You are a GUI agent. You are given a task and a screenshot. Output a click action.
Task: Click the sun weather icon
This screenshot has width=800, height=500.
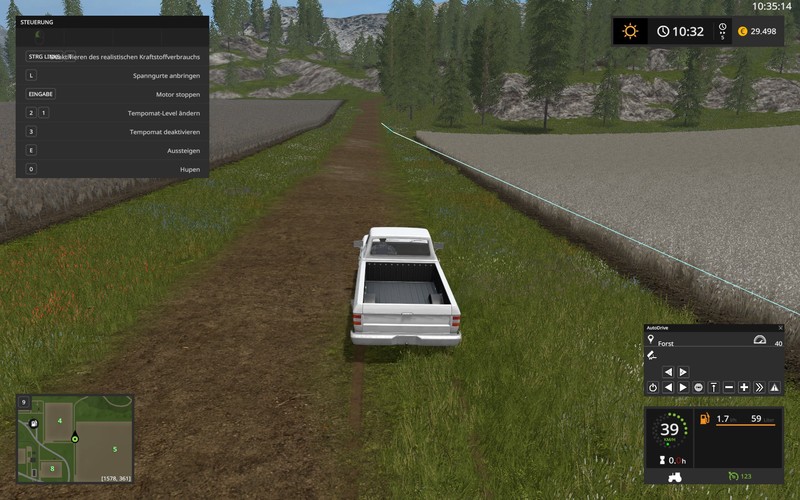pyautogui.click(x=630, y=31)
